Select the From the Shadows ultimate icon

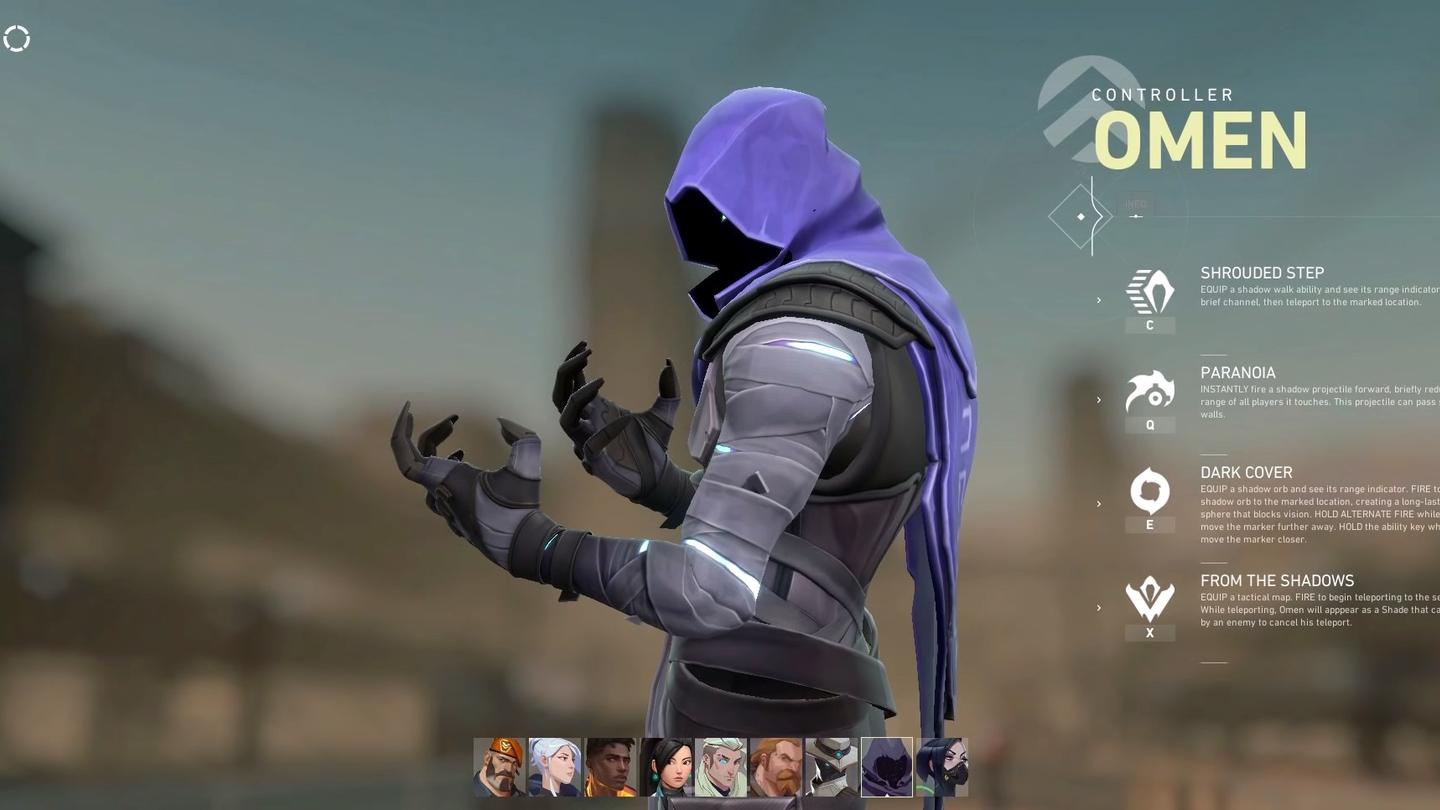(1149, 598)
